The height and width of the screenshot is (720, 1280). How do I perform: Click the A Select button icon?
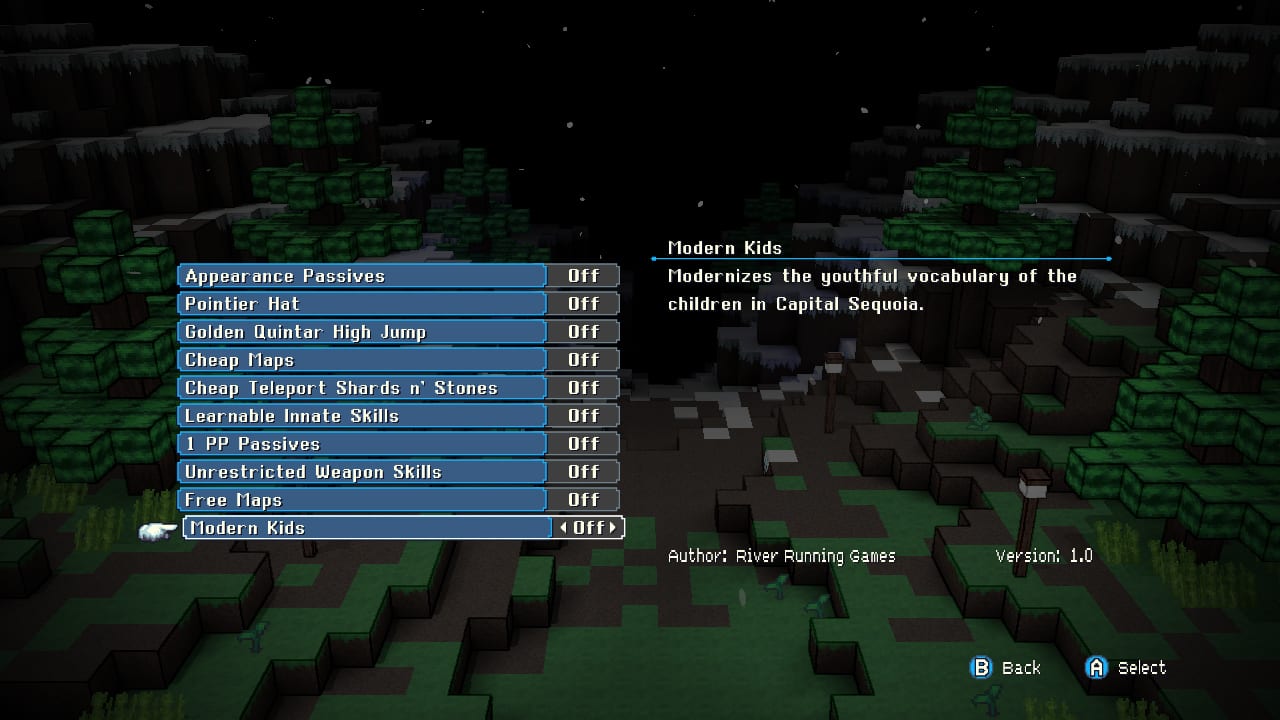1095,667
